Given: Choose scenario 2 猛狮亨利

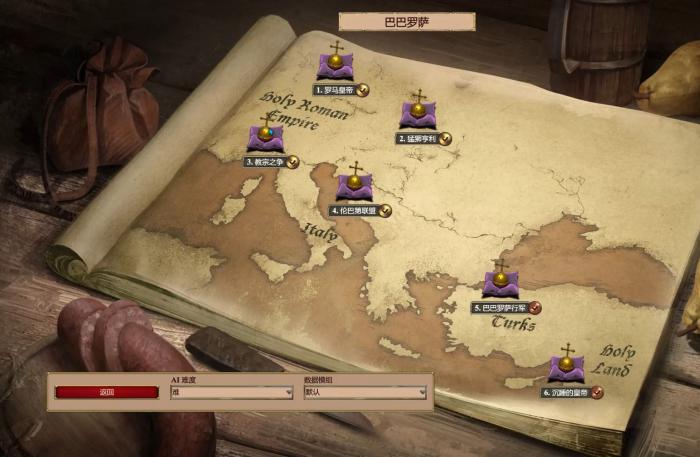Looking at the screenshot, I should [417, 115].
